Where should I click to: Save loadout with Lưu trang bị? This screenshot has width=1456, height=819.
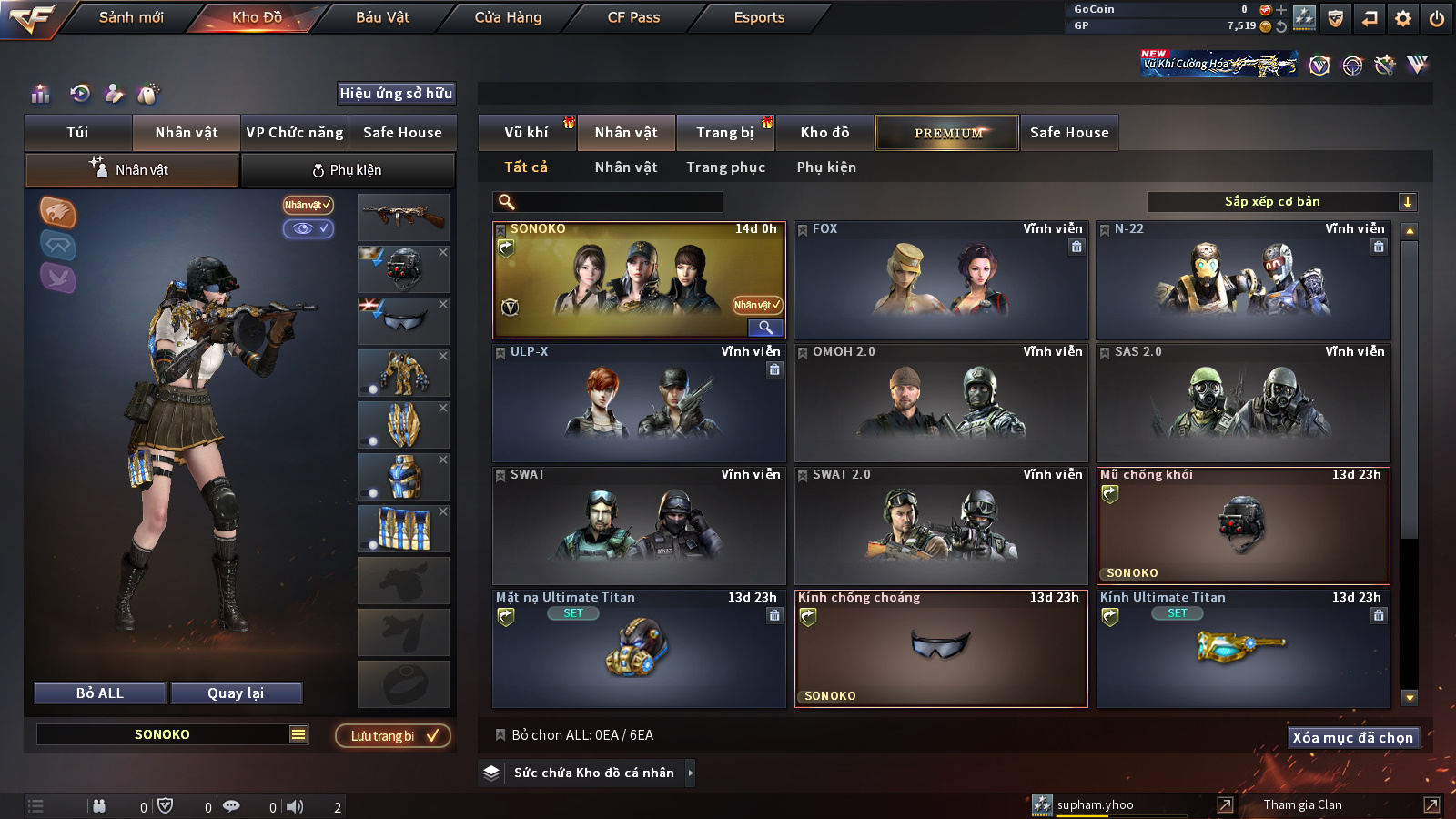coord(393,735)
